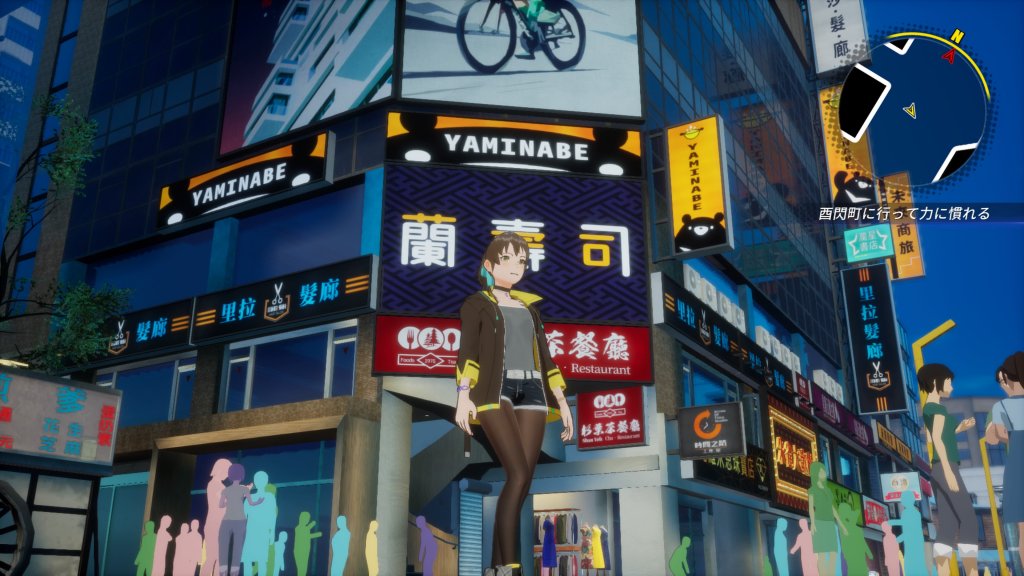
Task: Click the yellow player arrow on minimap
Action: click(x=910, y=109)
